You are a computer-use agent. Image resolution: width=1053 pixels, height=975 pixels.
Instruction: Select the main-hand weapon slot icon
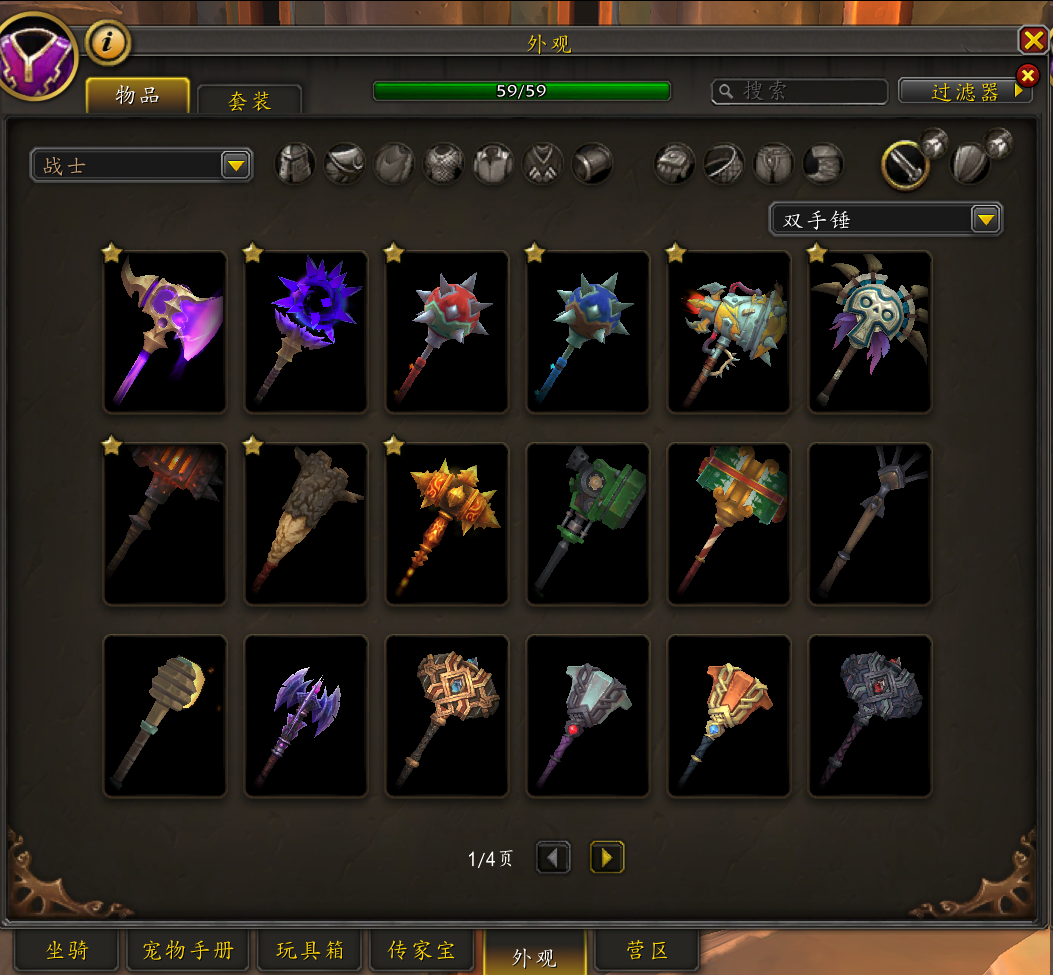(x=904, y=165)
